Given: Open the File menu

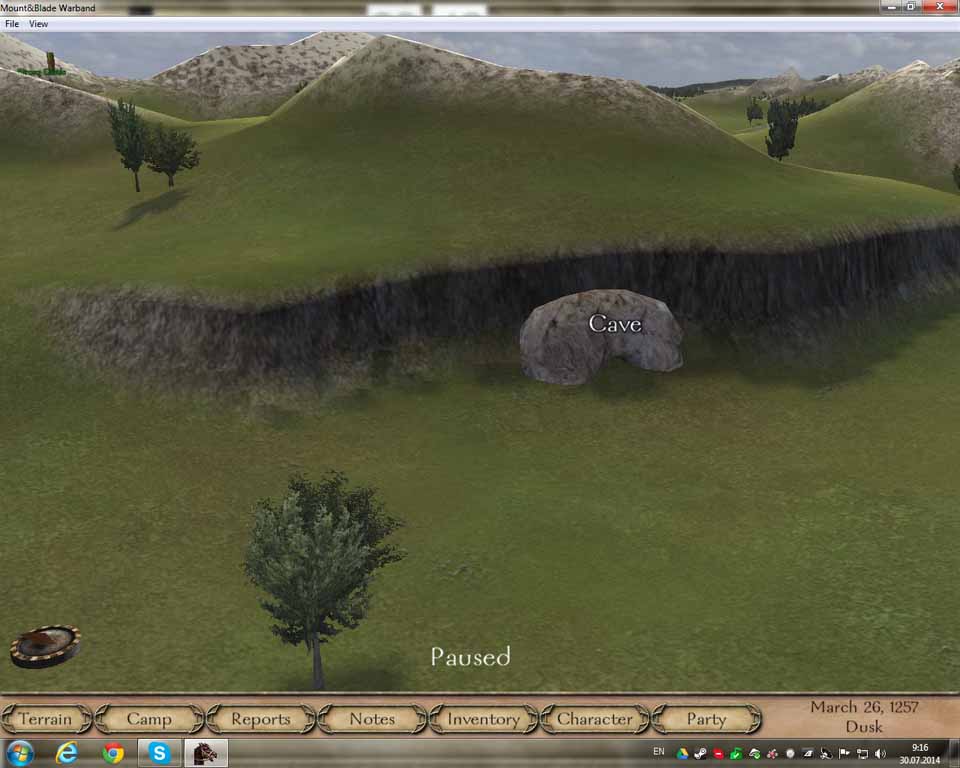Looking at the screenshot, I should 12,23.
